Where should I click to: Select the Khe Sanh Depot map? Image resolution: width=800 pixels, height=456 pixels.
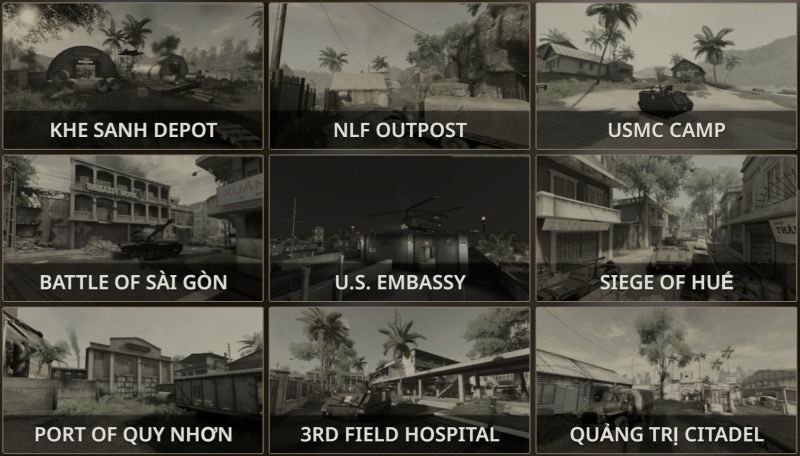[133, 76]
